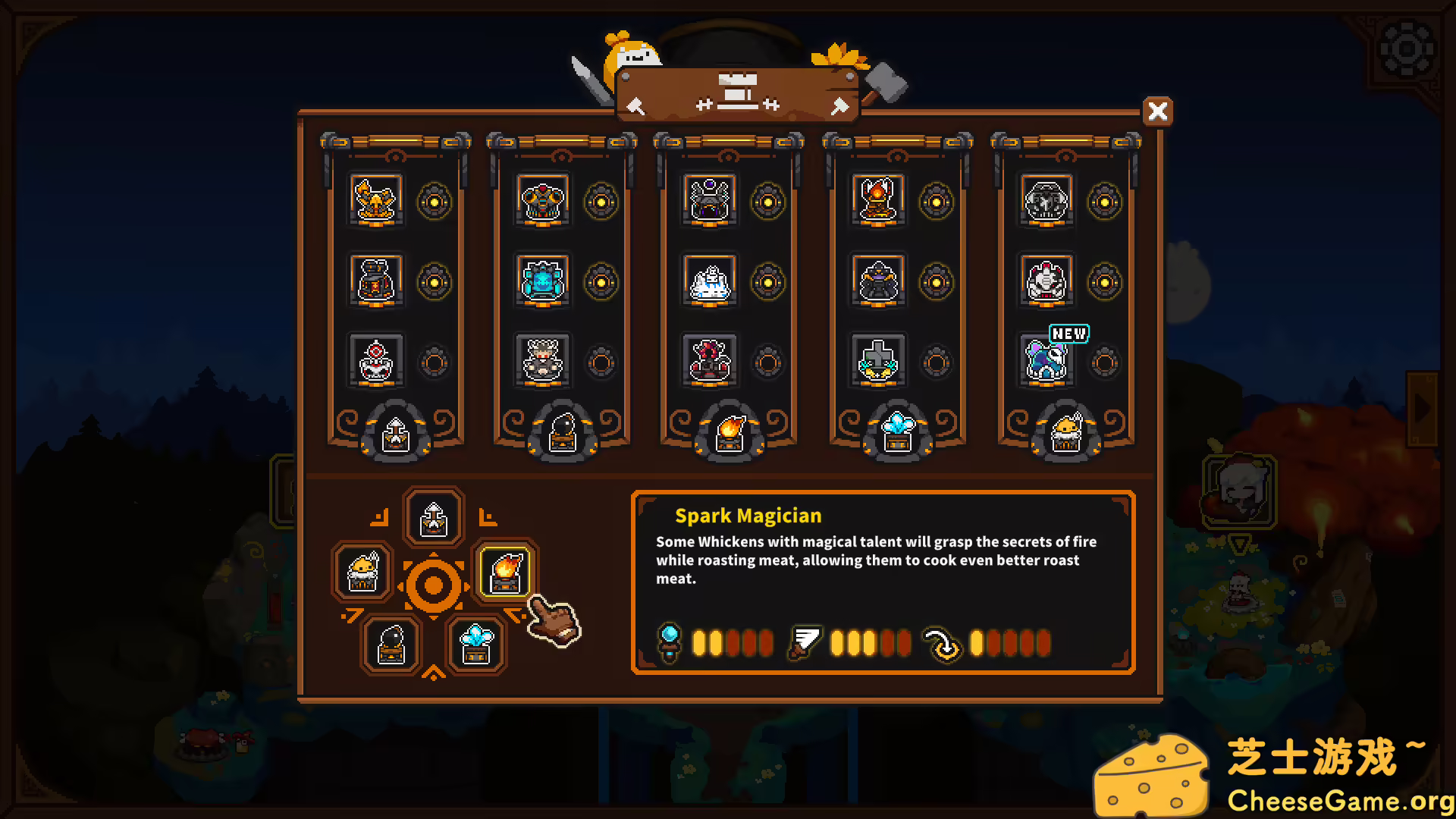Select the workshop banner tab at top center
The width and height of the screenshot is (1456, 819).
point(736,93)
